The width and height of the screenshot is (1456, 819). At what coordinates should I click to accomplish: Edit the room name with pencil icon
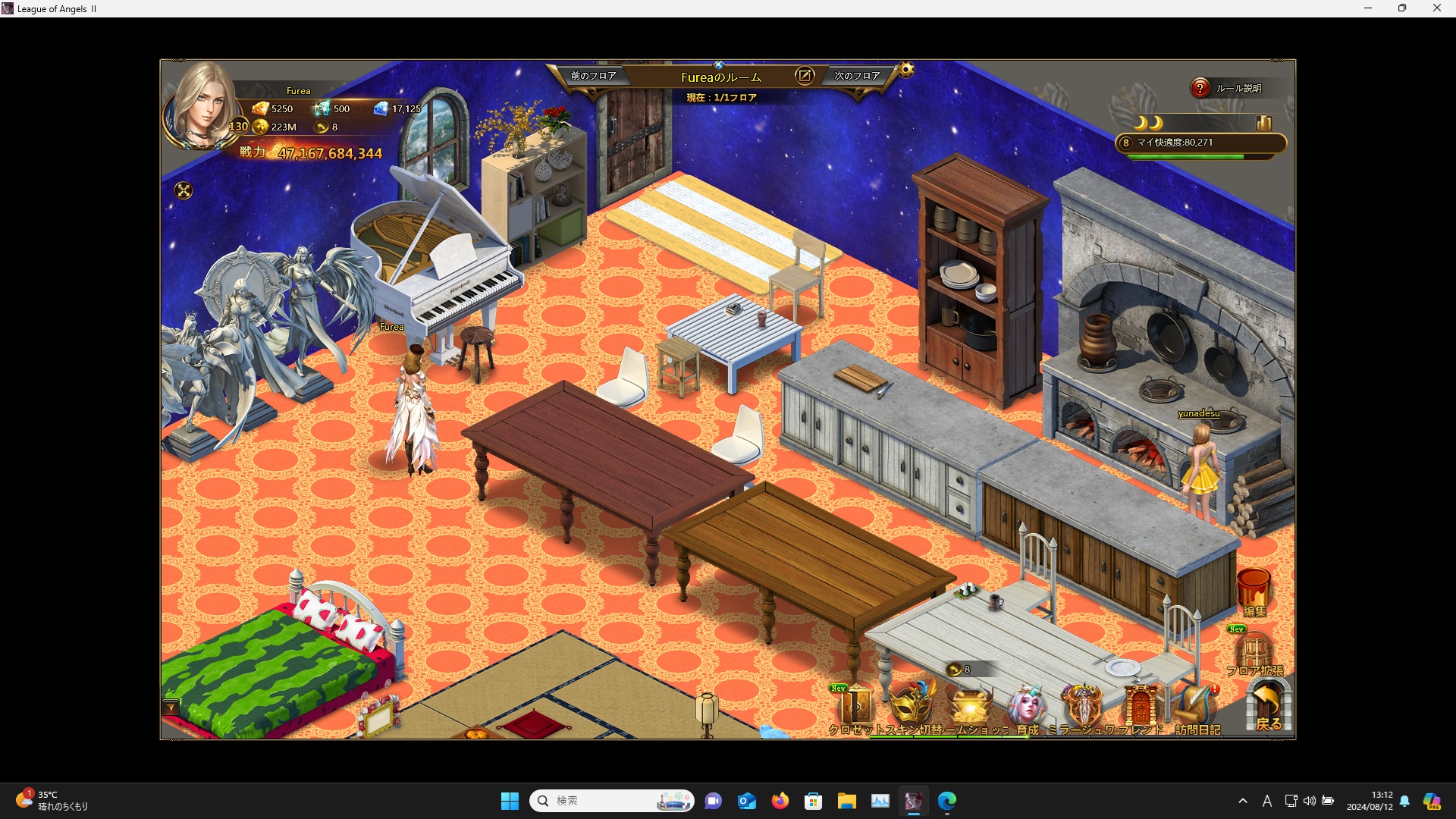[805, 76]
